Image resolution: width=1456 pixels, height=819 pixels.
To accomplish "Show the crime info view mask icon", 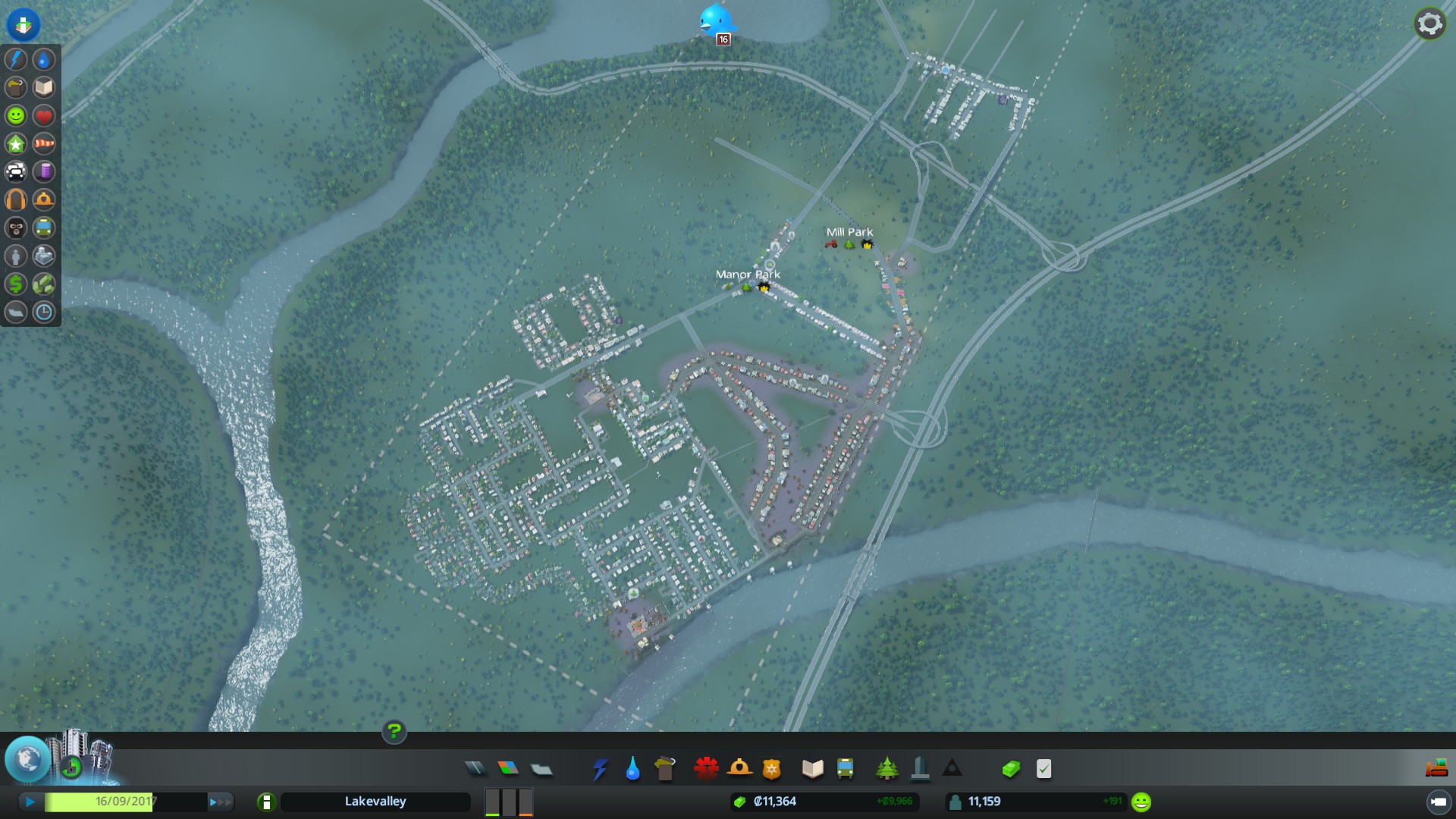I will pyautogui.click(x=16, y=228).
